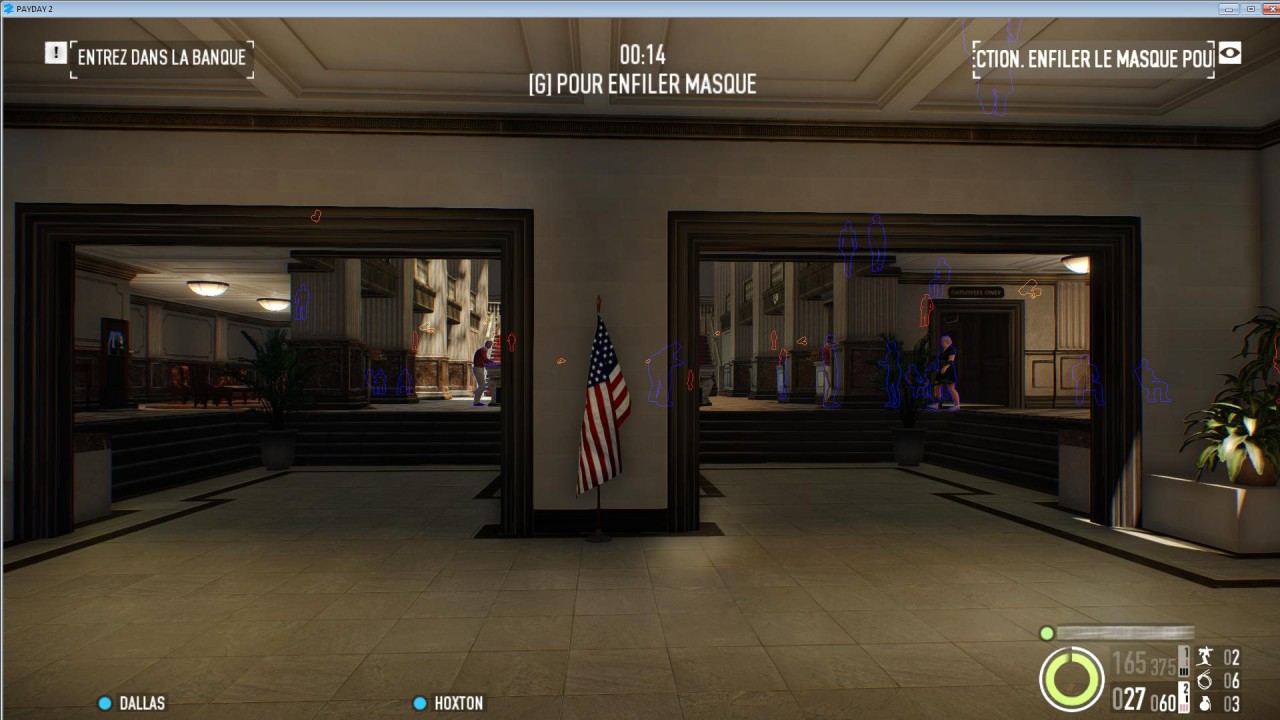Select the secondary weapon slot marked 2
The image size is (1280, 720).
1186,697
